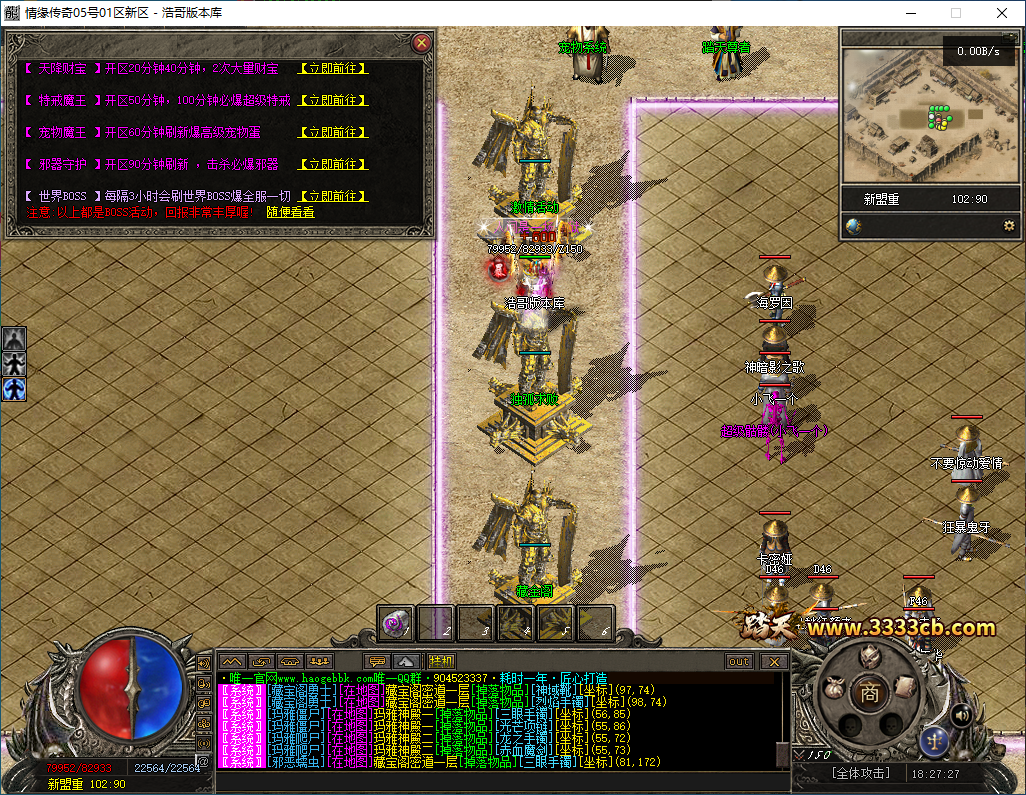Open the gear settings under the minimap
Viewport: 1026px width, 795px height.
(x=1009, y=226)
